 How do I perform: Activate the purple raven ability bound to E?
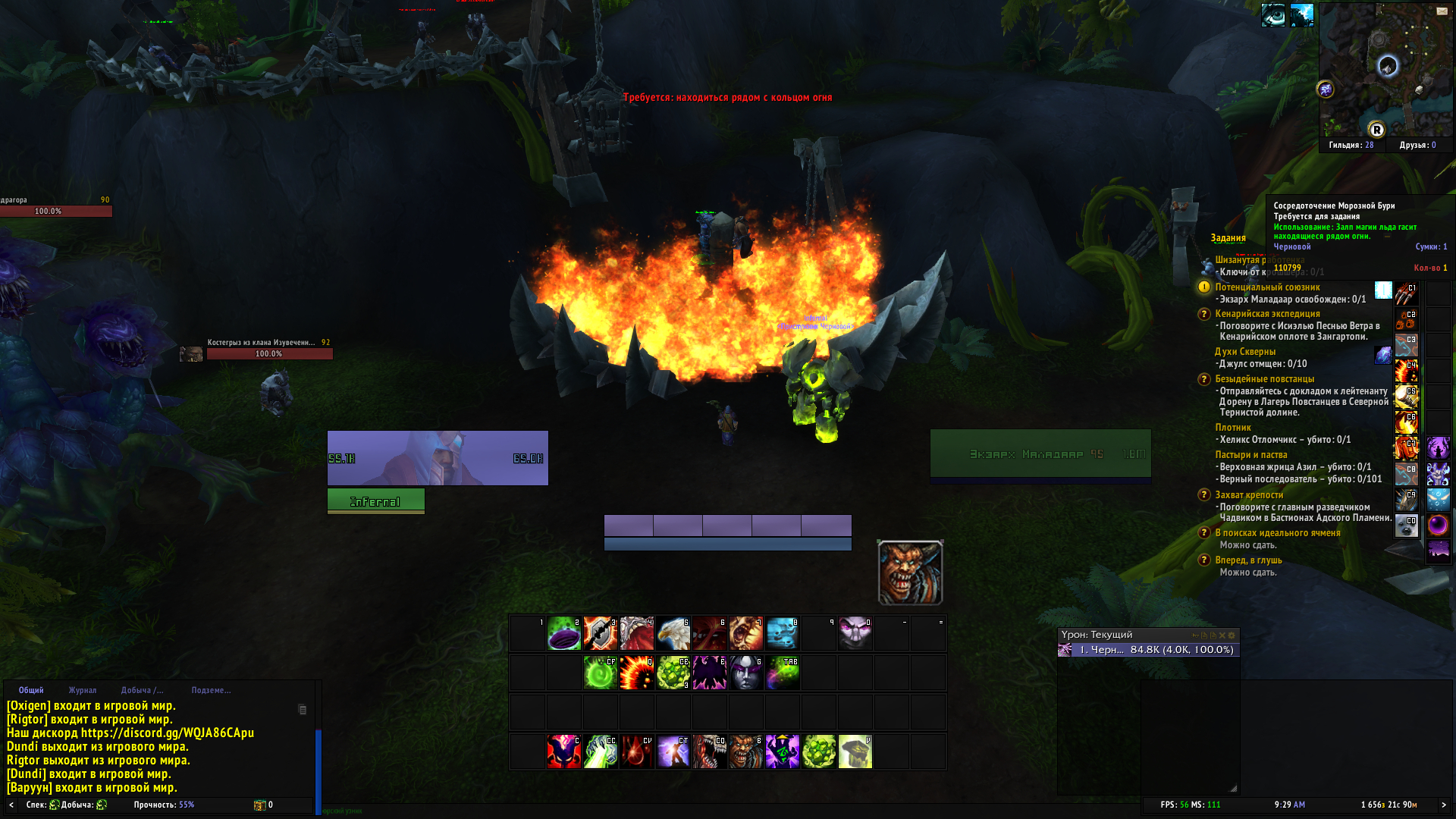(x=710, y=673)
